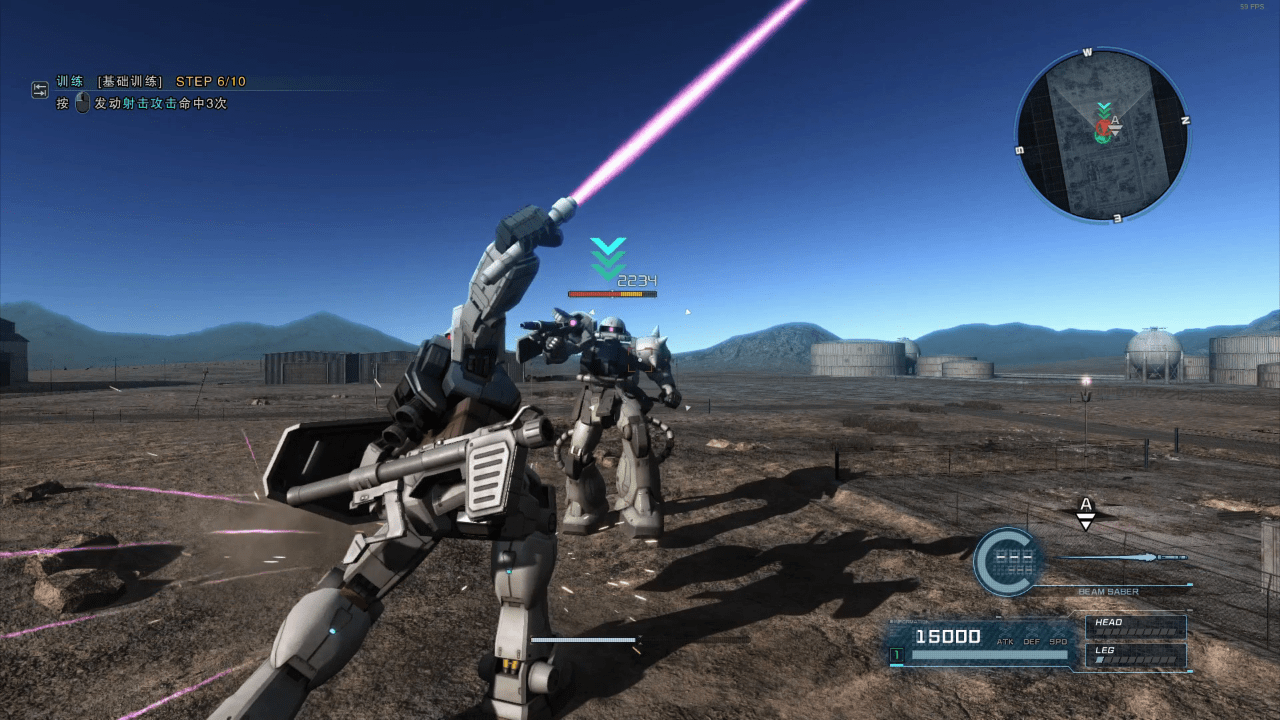The image size is (1280, 720).
Task: Open the training objective tracker icon
Action: click(x=40, y=90)
